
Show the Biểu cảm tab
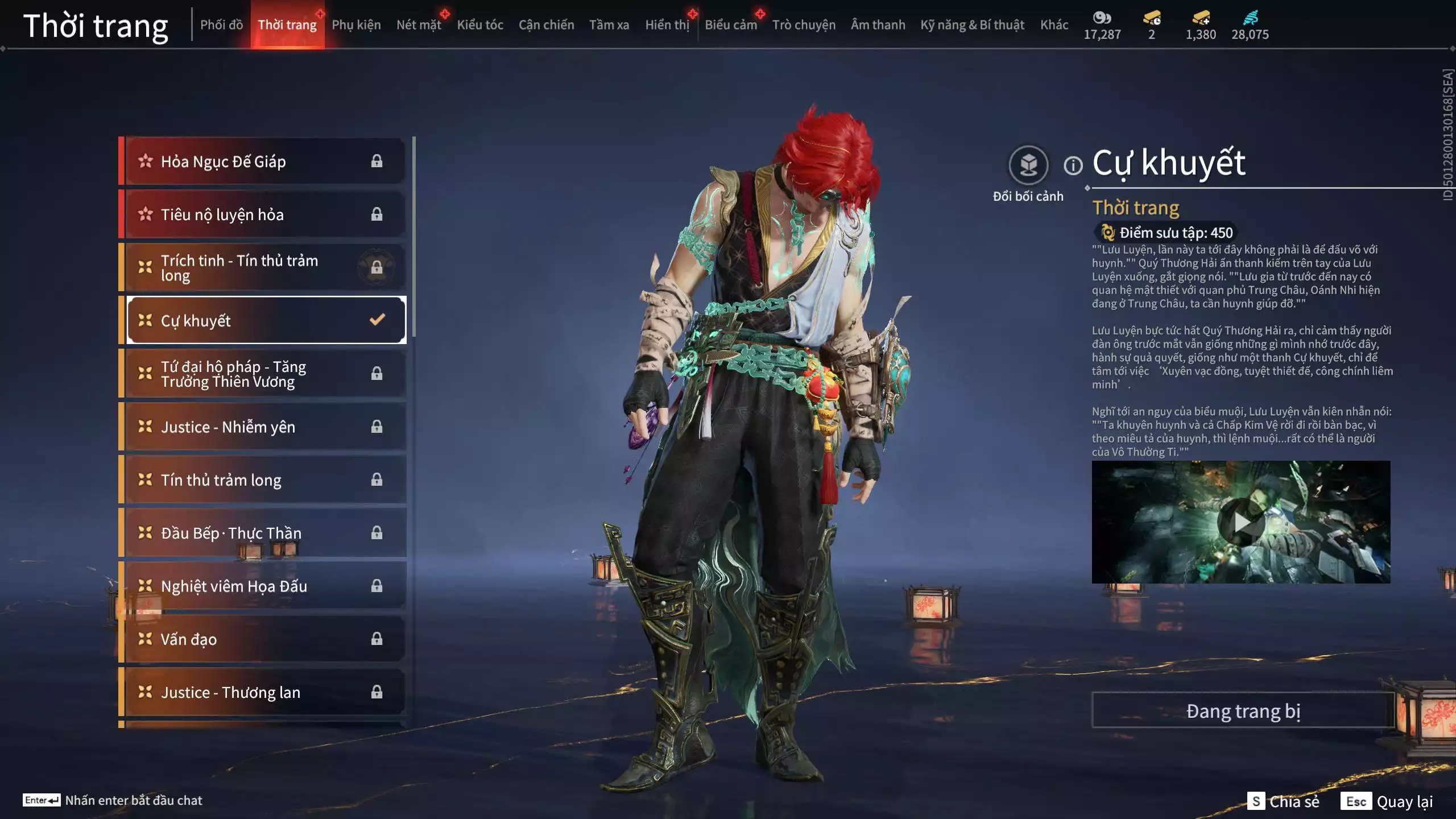pos(730,25)
